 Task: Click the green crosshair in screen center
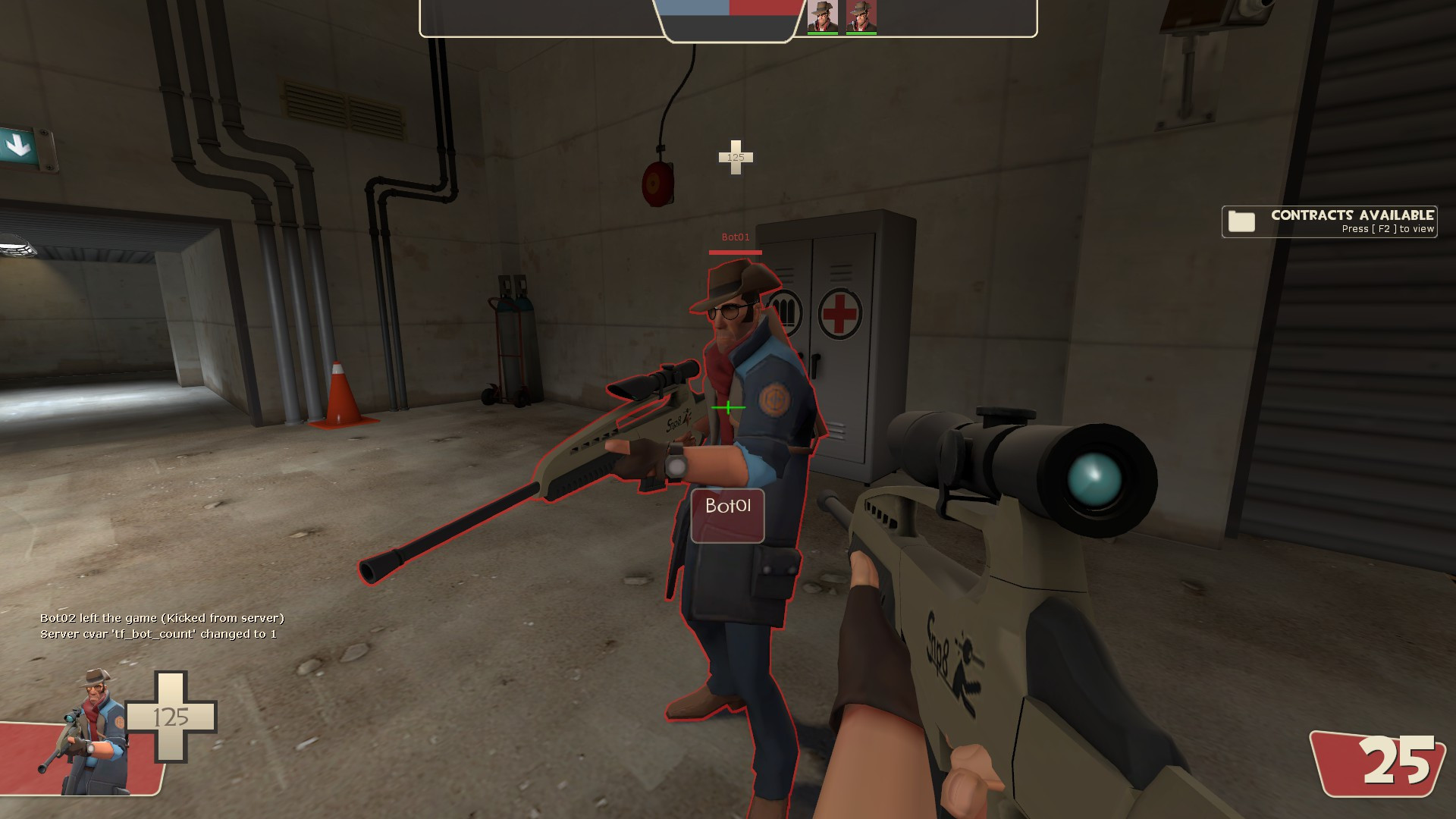[727, 409]
